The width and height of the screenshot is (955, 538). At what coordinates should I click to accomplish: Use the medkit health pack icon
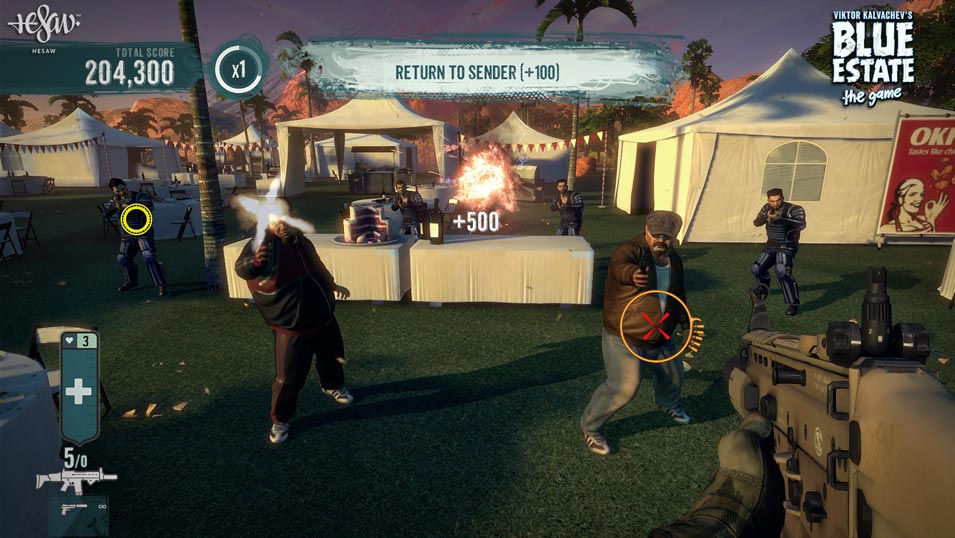(78, 392)
